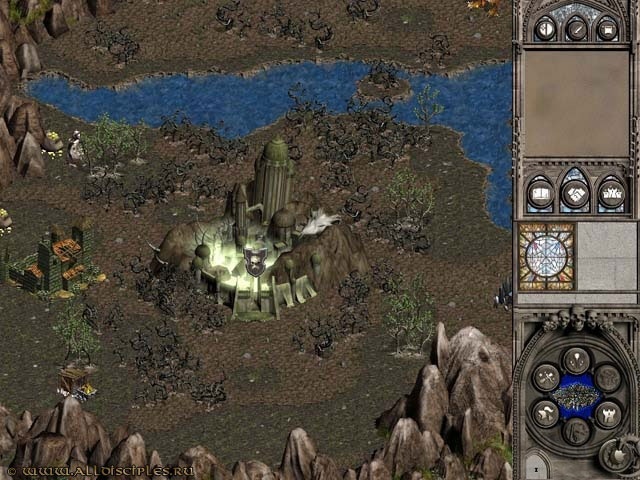Open diplomacy via the handshake button
640x480 pixels.
(575, 192)
